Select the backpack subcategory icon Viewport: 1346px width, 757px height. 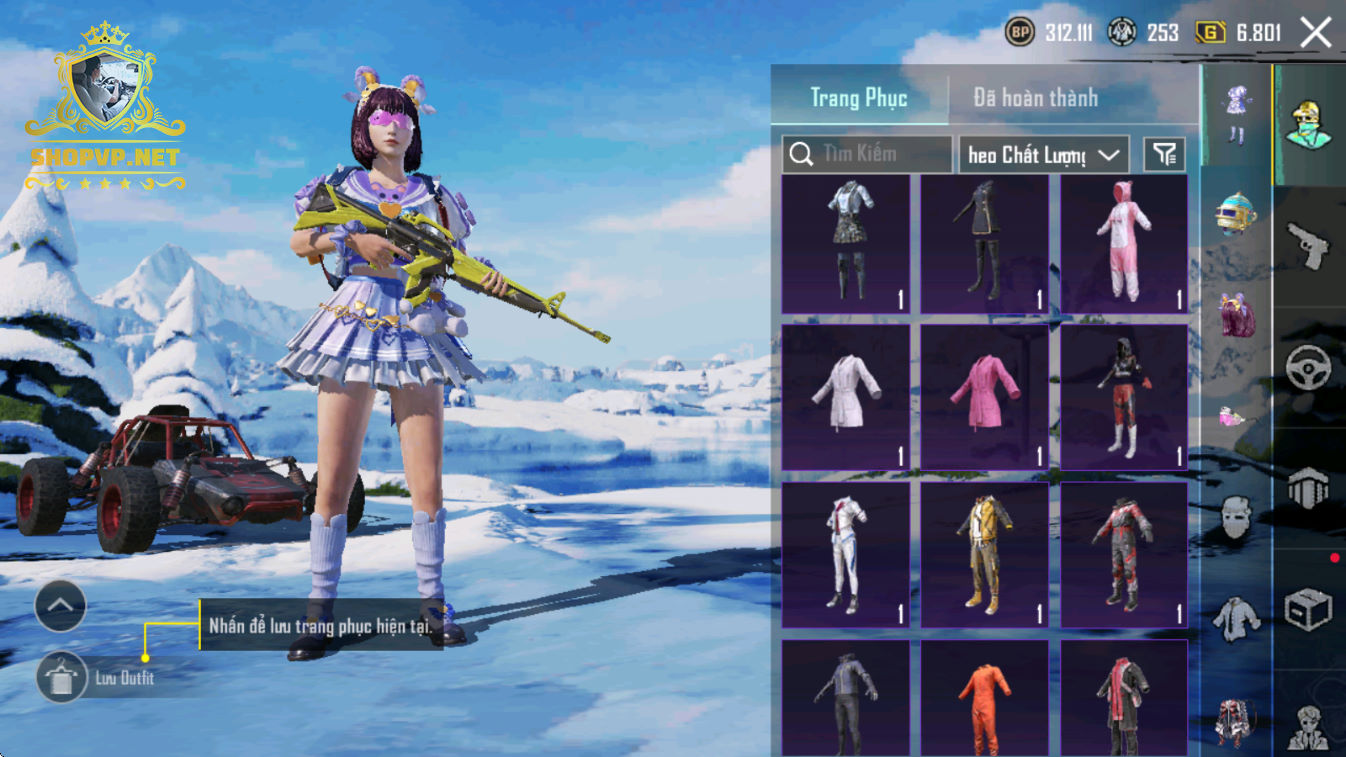point(1236,315)
